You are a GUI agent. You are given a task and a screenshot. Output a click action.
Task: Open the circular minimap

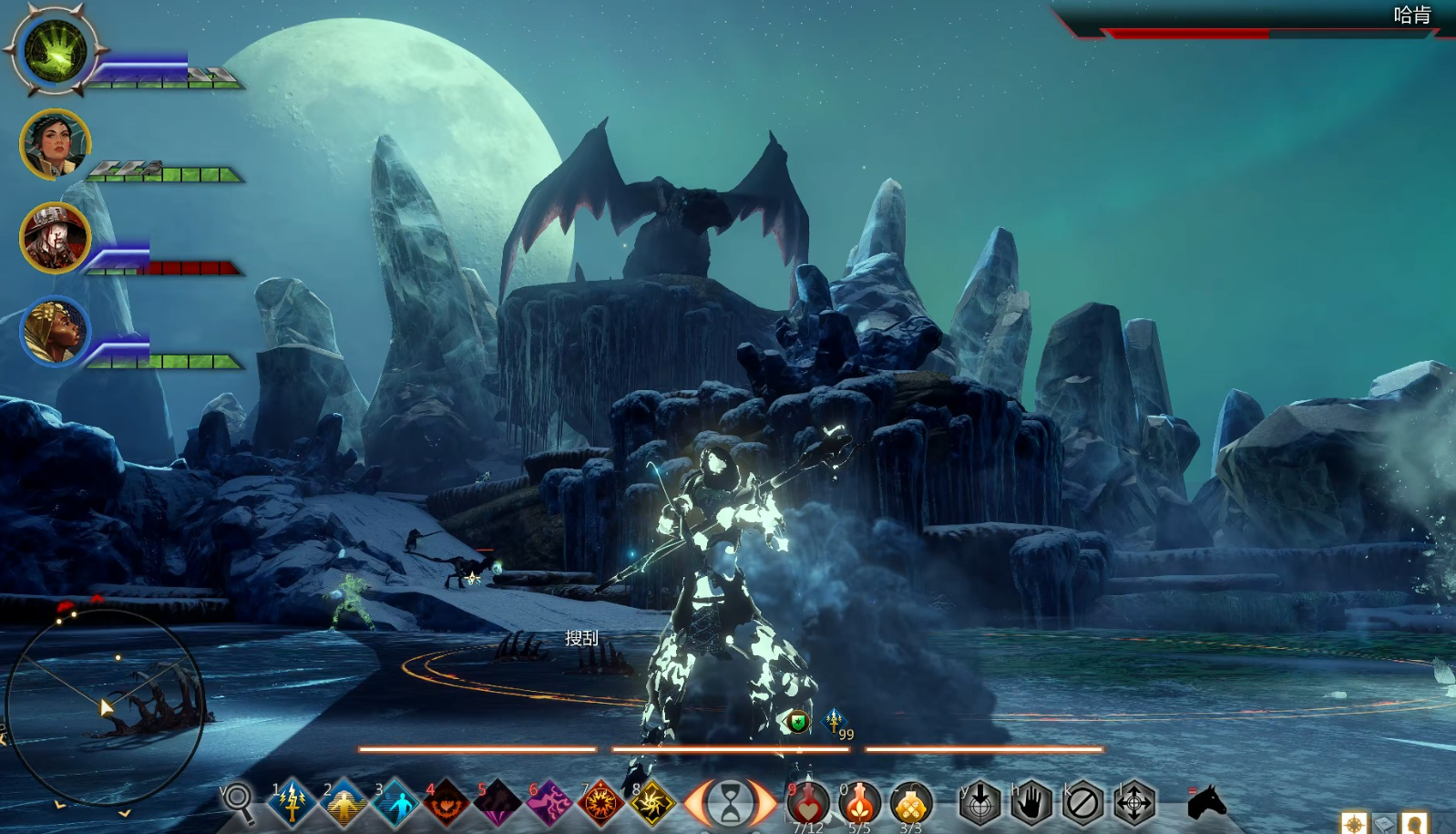(x=105, y=706)
